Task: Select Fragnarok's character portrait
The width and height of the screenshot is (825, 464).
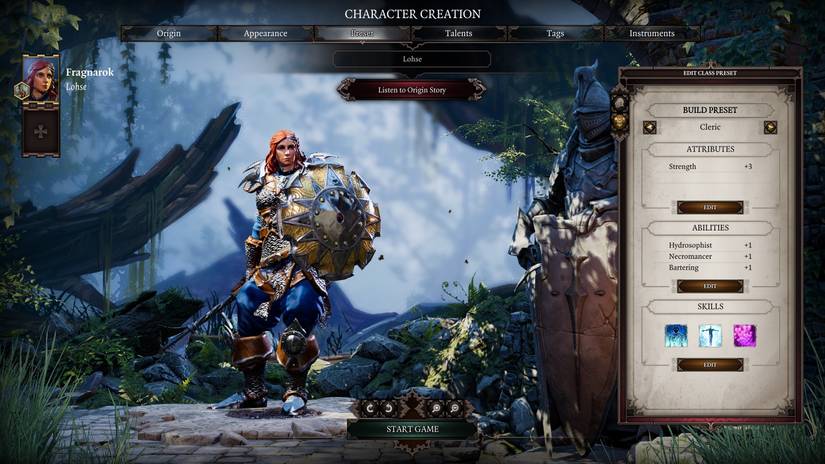Action: coord(41,78)
